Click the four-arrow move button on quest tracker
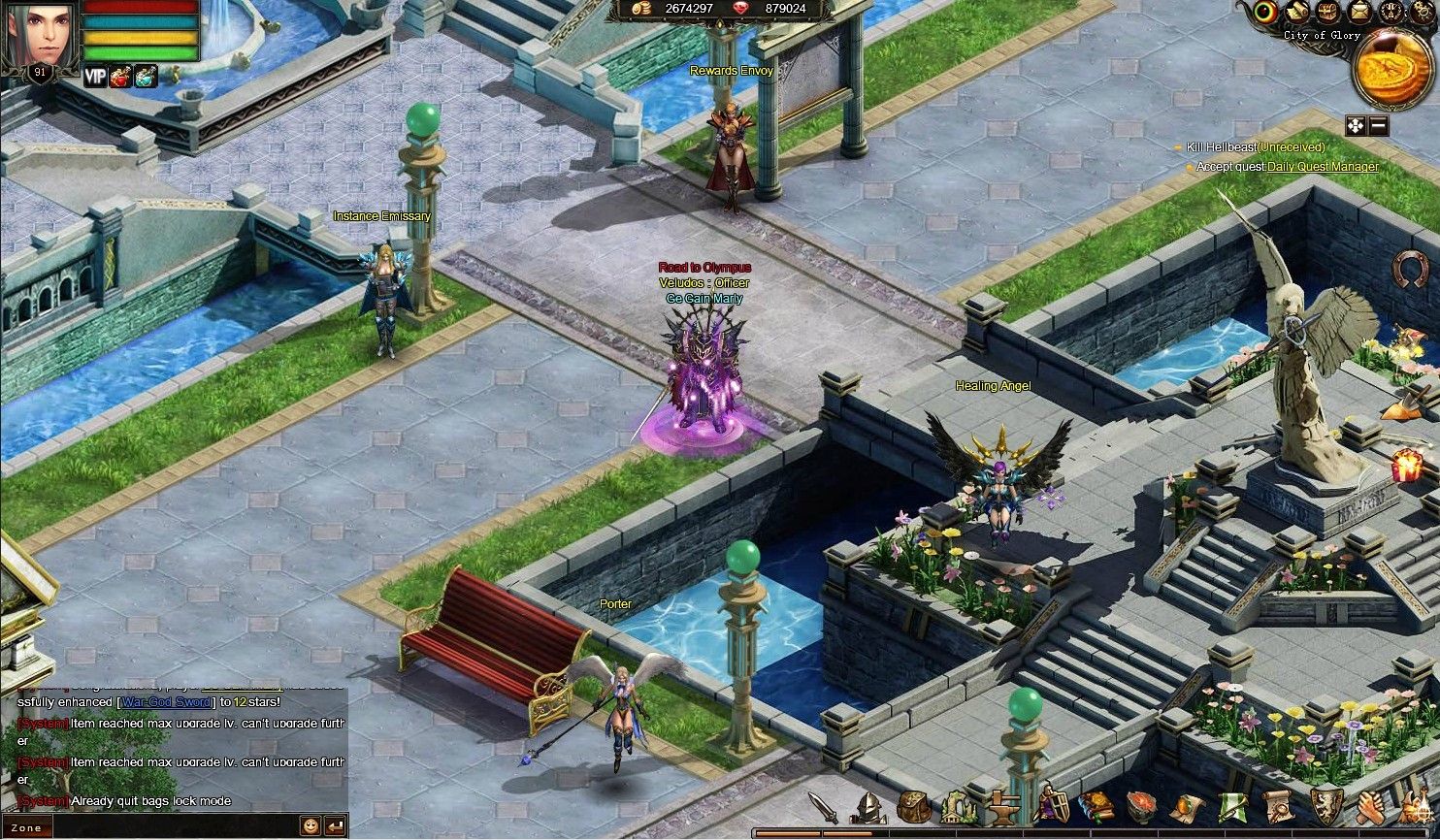Viewport: 1440px width, 840px height. tap(1356, 126)
